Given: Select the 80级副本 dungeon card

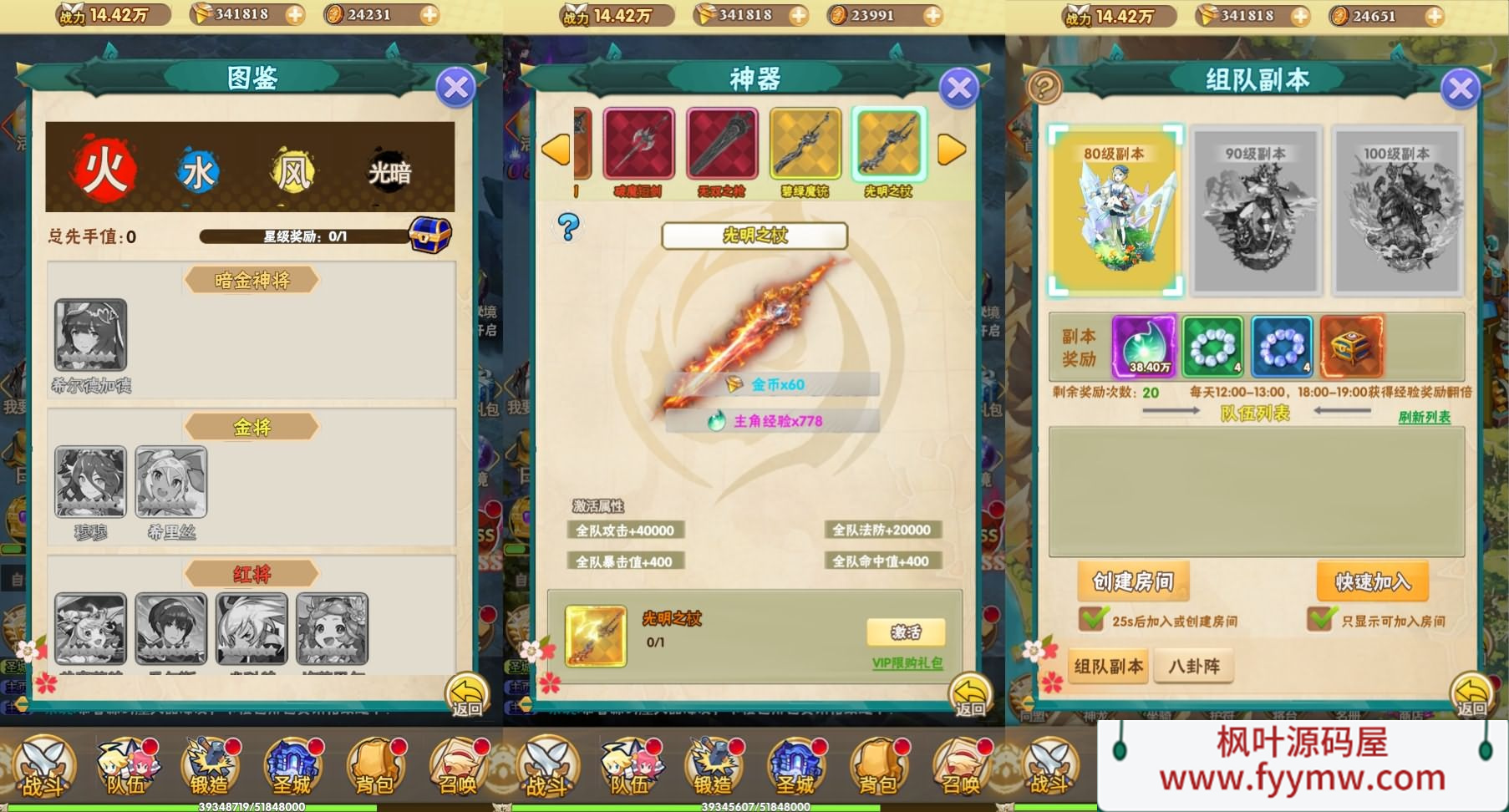Looking at the screenshot, I should [x=1115, y=211].
